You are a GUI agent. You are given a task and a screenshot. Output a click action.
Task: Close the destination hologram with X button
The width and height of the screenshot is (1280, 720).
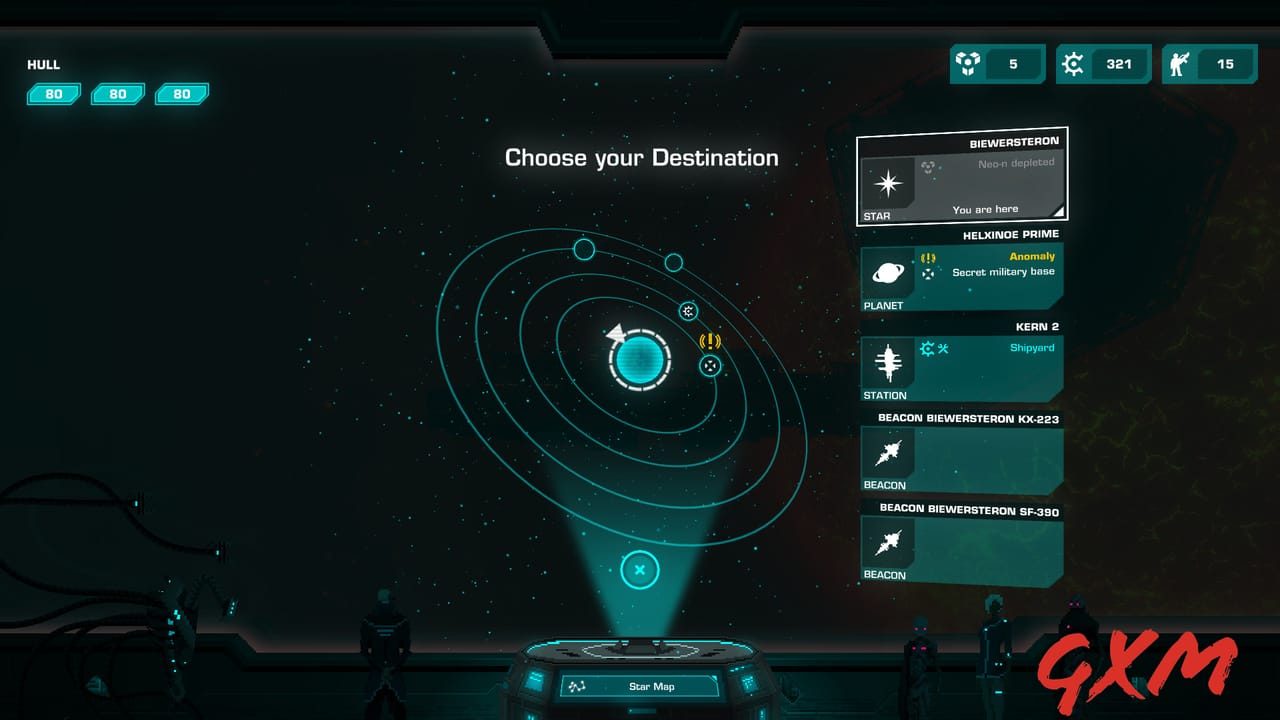point(640,571)
